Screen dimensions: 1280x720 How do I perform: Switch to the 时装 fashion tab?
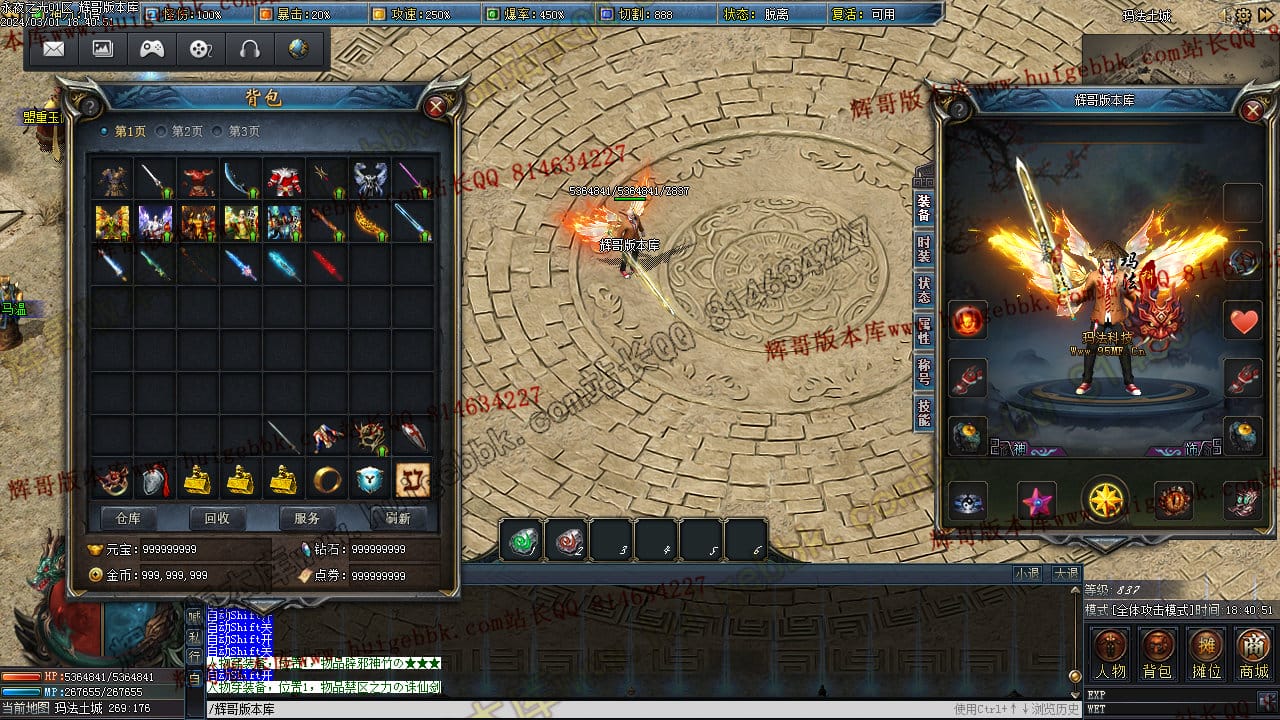[x=923, y=249]
